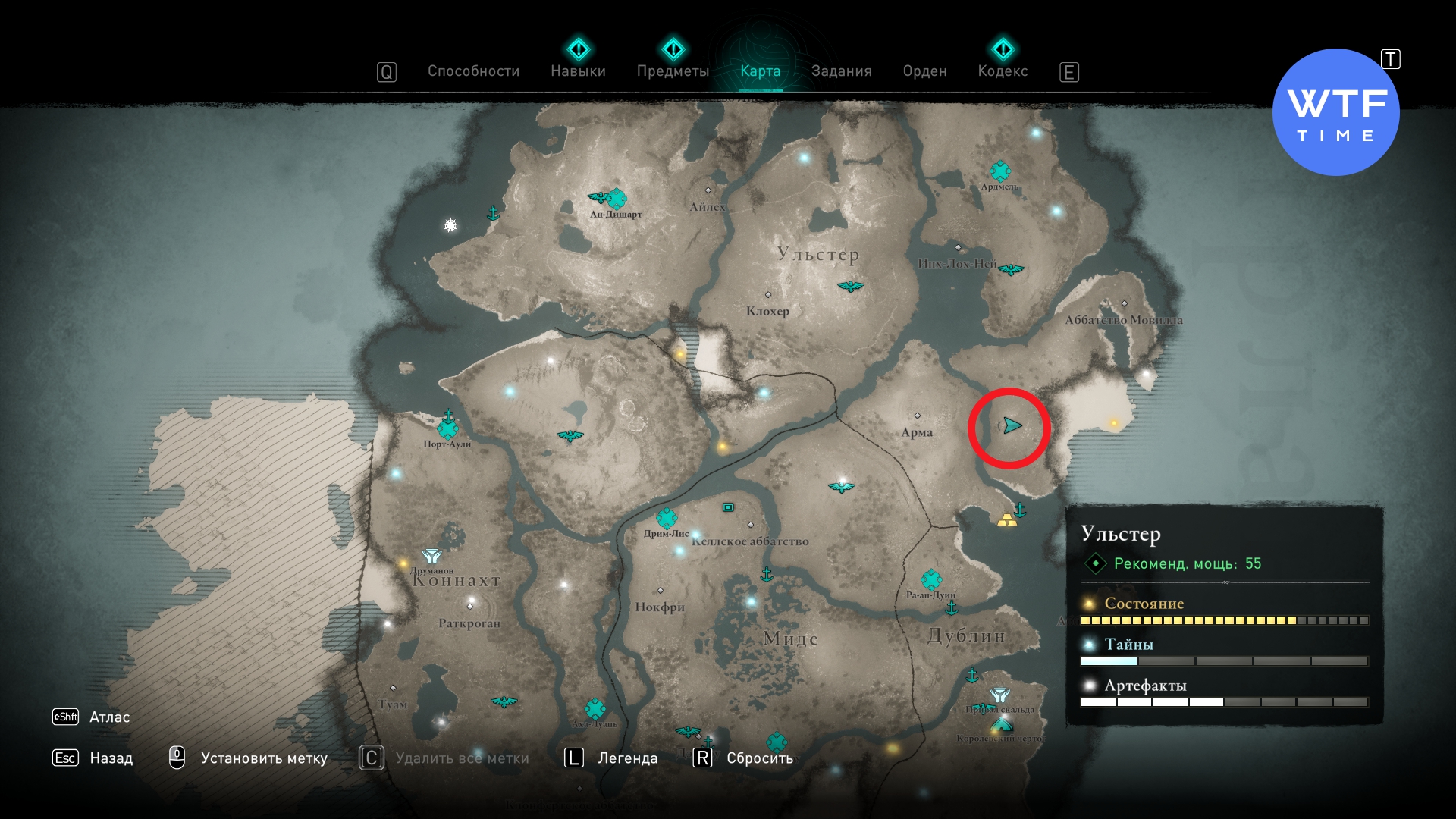Open the Навыки tab
The height and width of the screenshot is (819, 1456).
coord(578,71)
